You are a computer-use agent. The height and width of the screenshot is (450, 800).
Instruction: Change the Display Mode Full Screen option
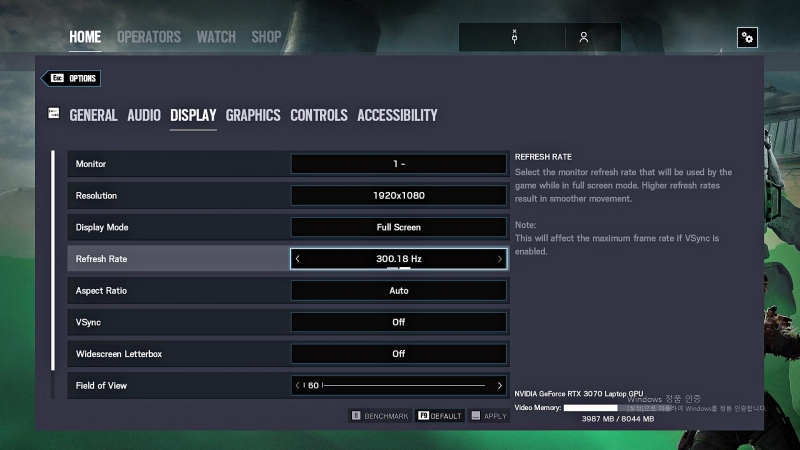click(399, 227)
